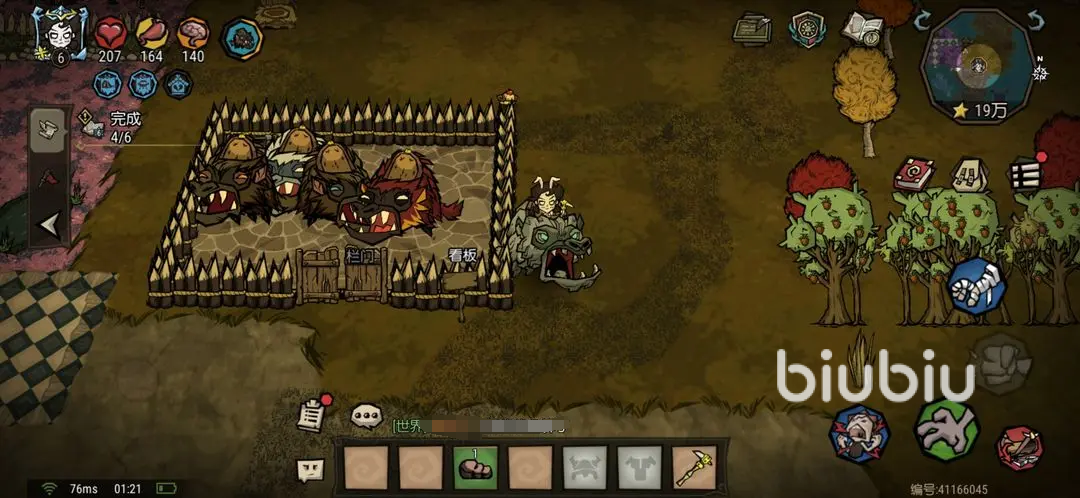This screenshot has height=498, width=1080.
Task: Open the notepad with pencil icon
Action: 752,29
